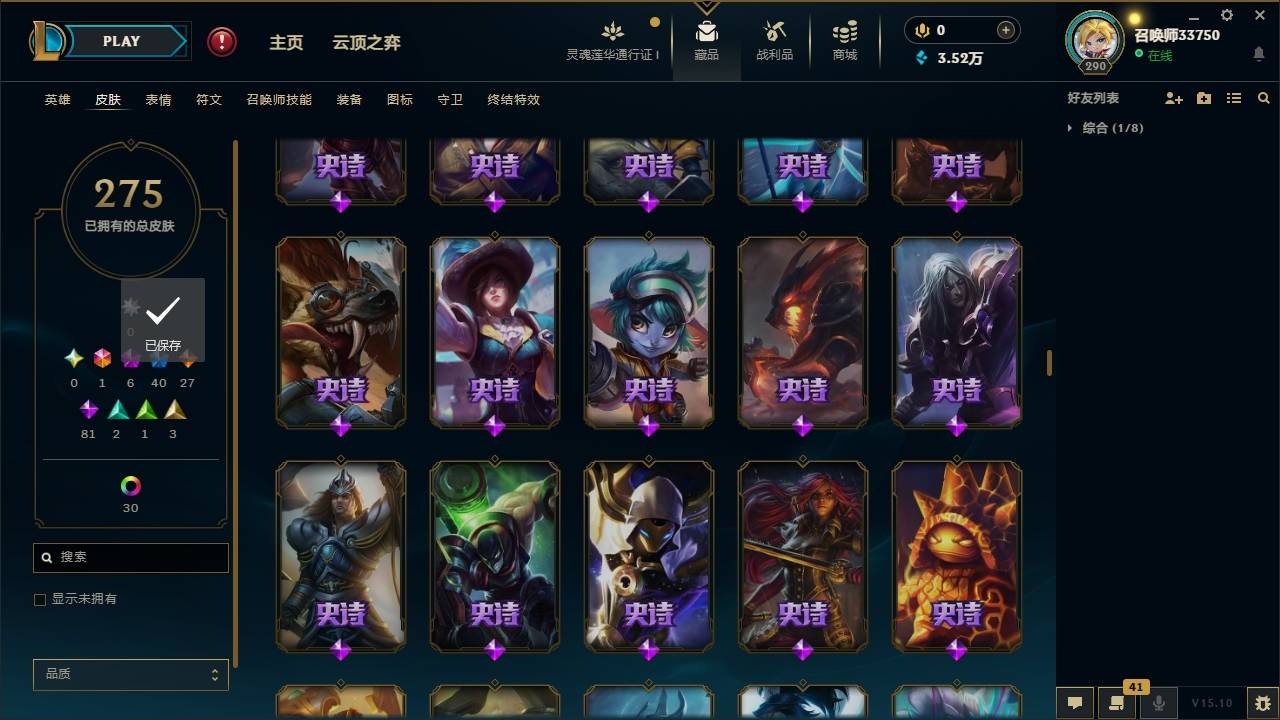The height and width of the screenshot is (720, 1280).
Task: Enable the 显示未拥有 checkbox
Action: click(x=40, y=599)
